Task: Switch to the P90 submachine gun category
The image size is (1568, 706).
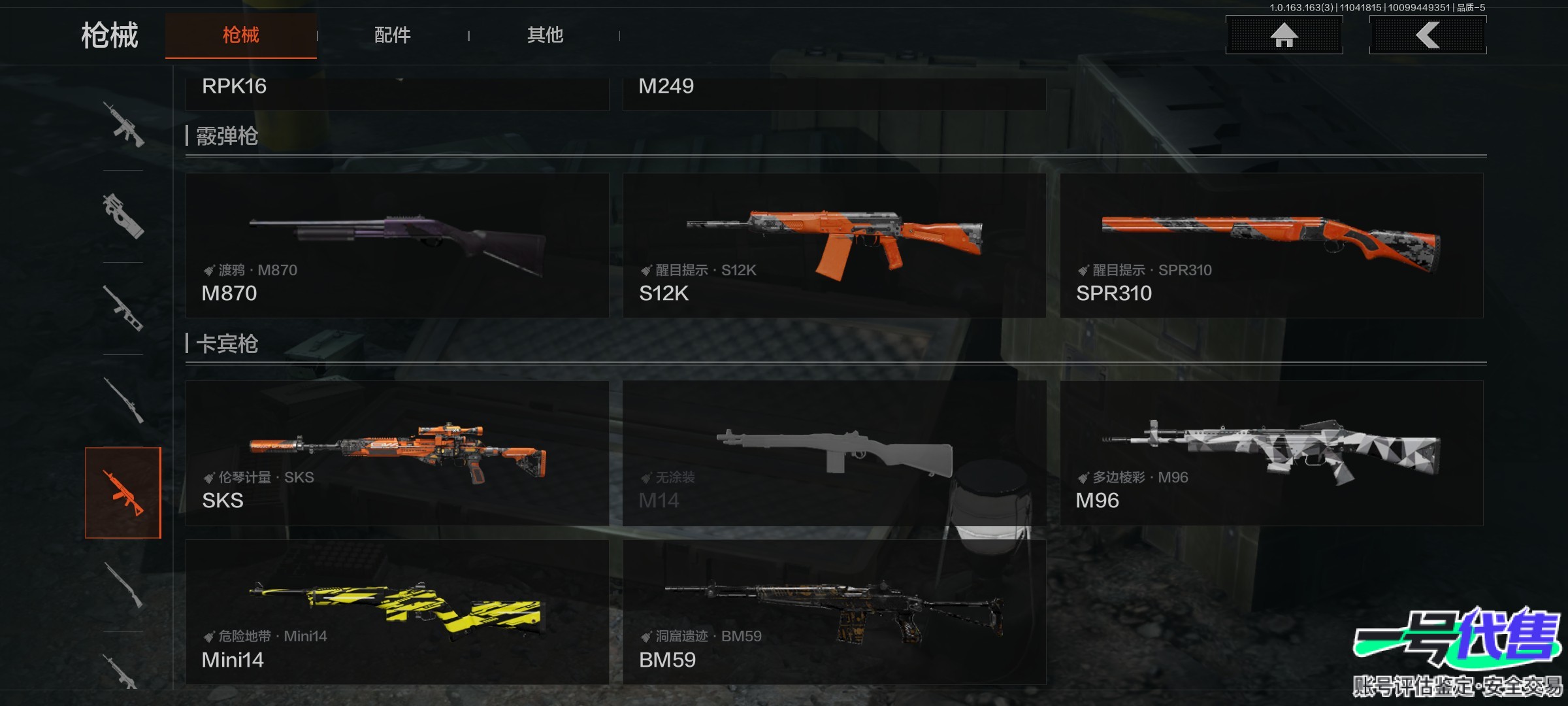Action: (123, 216)
